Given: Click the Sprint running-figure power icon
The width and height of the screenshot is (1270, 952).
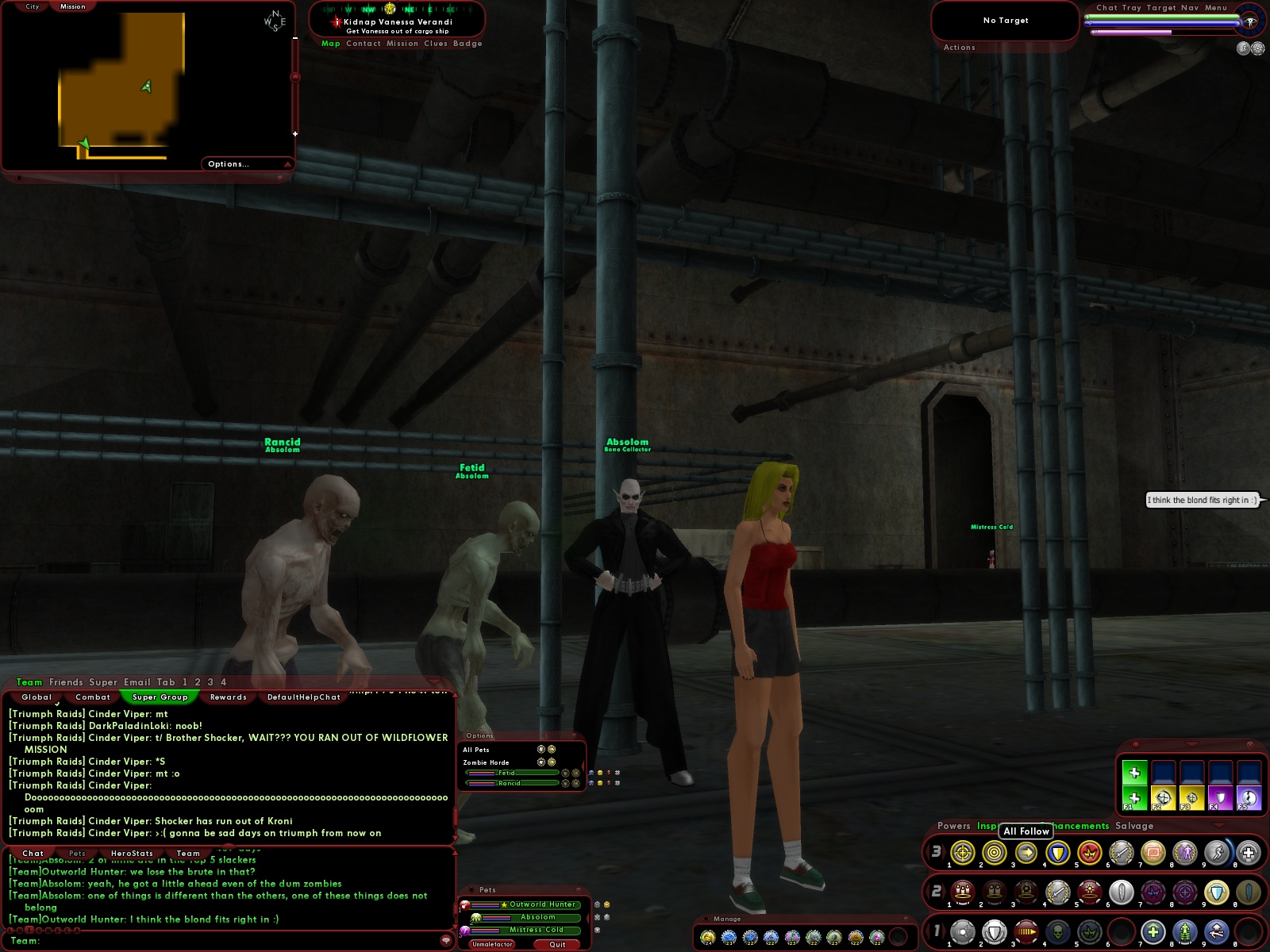Looking at the screenshot, I should [1218, 853].
